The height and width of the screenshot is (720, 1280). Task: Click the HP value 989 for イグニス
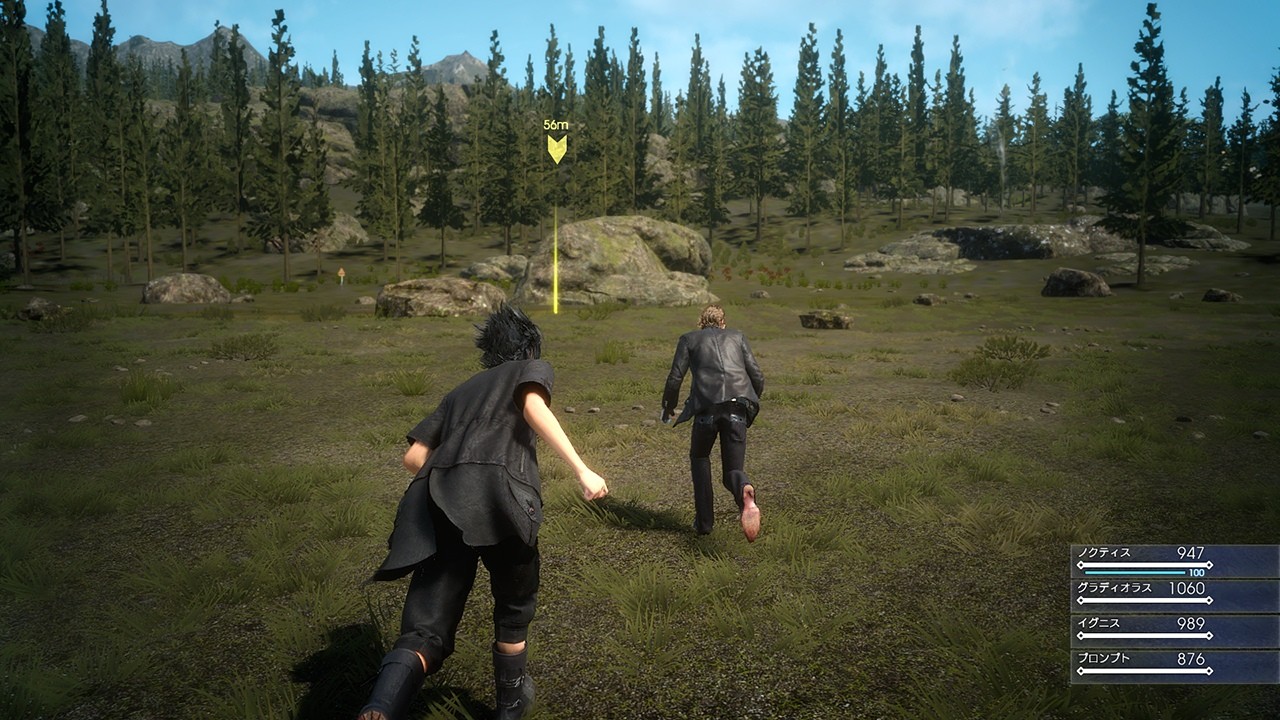click(x=1190, y=623)
